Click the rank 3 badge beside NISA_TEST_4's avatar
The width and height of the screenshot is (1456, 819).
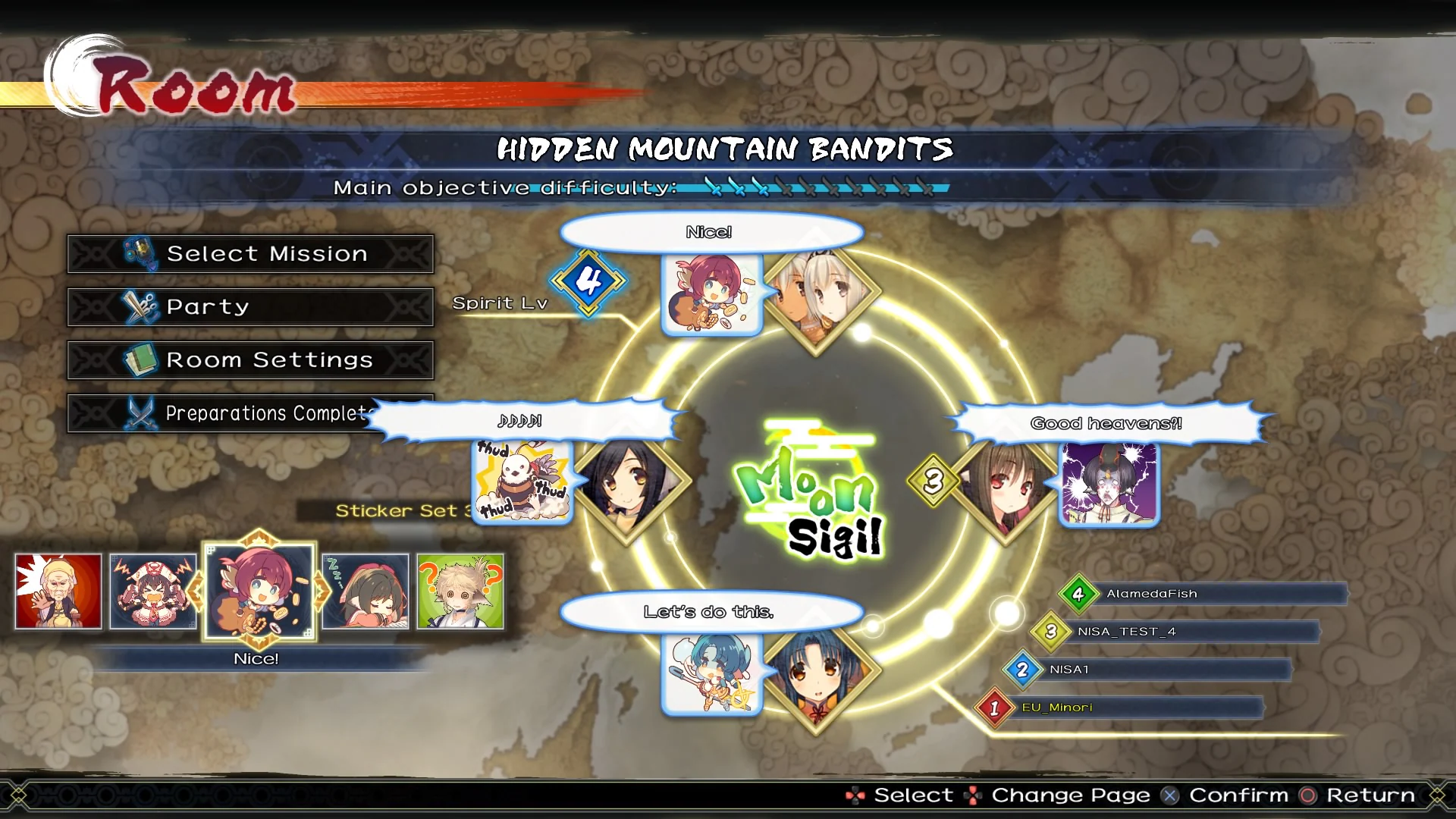1050,631
